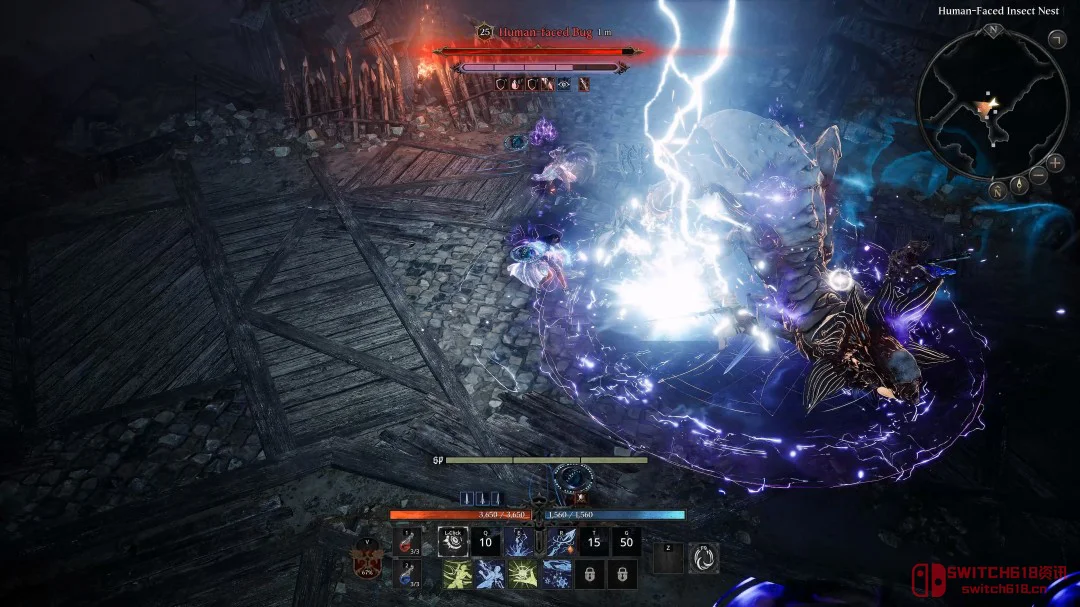Screen dimensions: 1080x607
Task: Select the G skill showing cooldown 50
Action: point(627,542)
